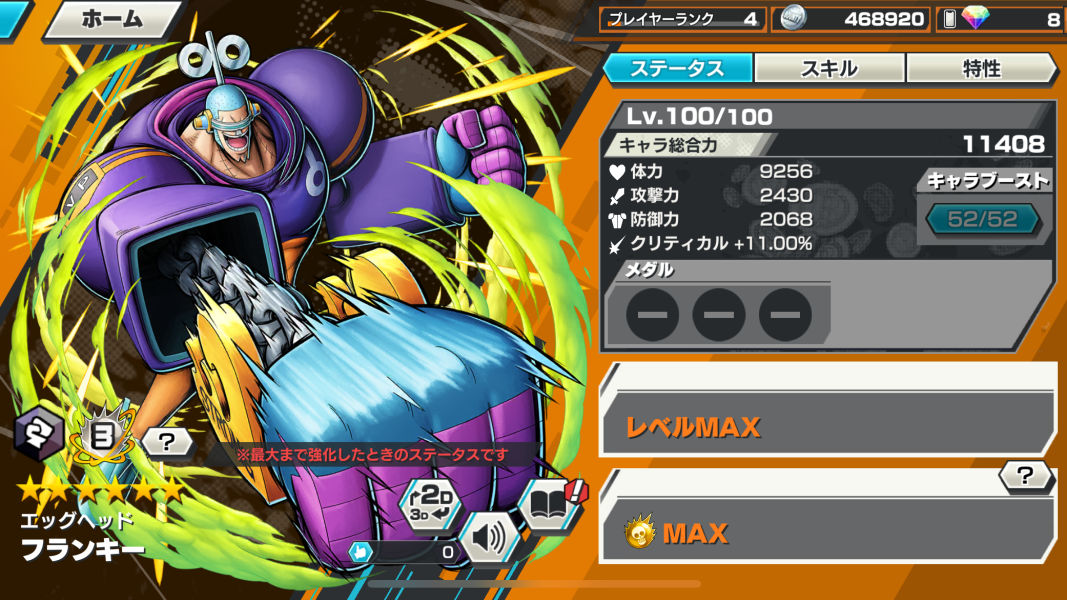
Task: Tap the hexagonal attacker role badge
Action: click(40, 436)
